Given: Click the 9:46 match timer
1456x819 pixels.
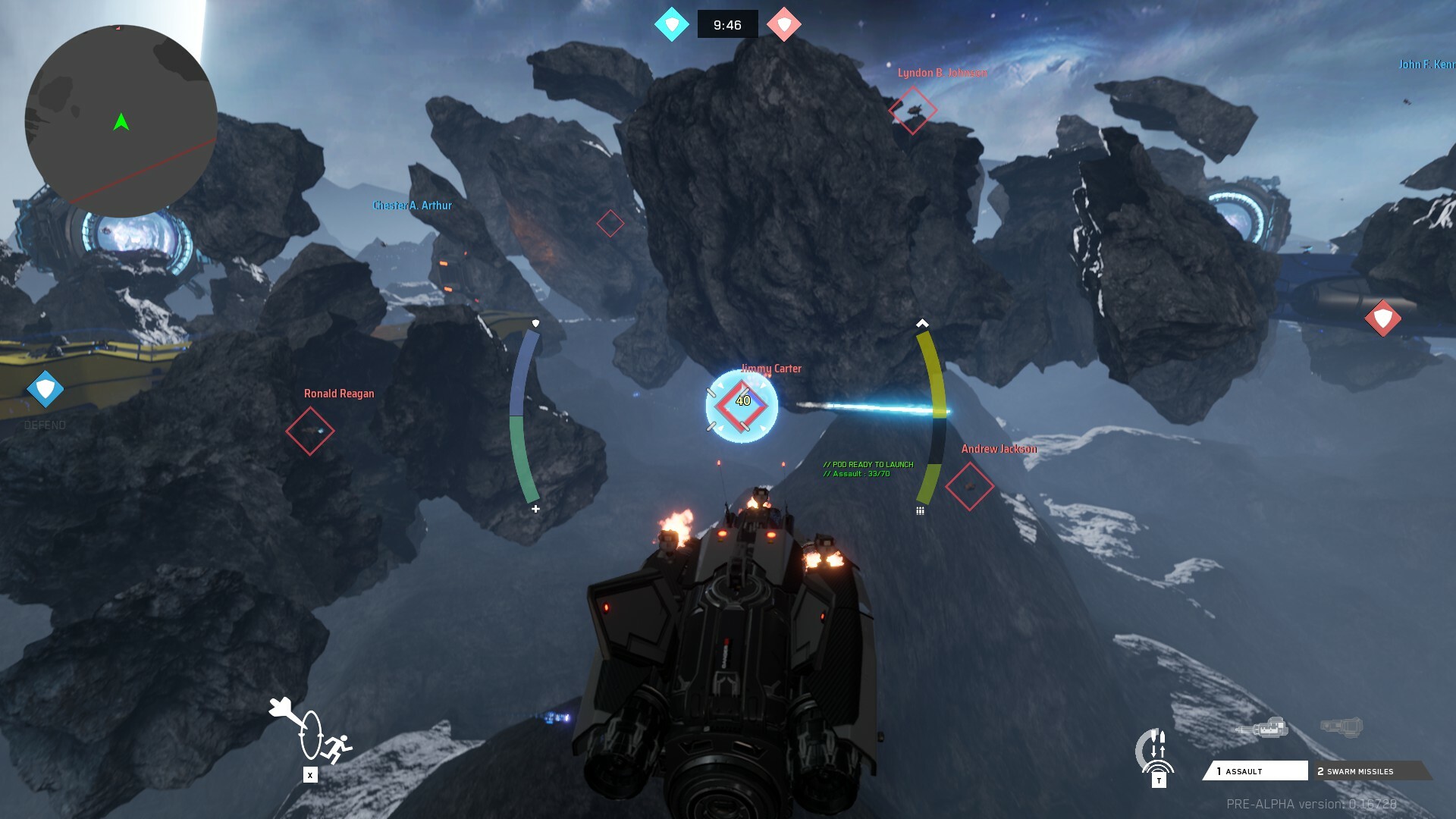Looking at the screenshot, I should coord(727,24).
